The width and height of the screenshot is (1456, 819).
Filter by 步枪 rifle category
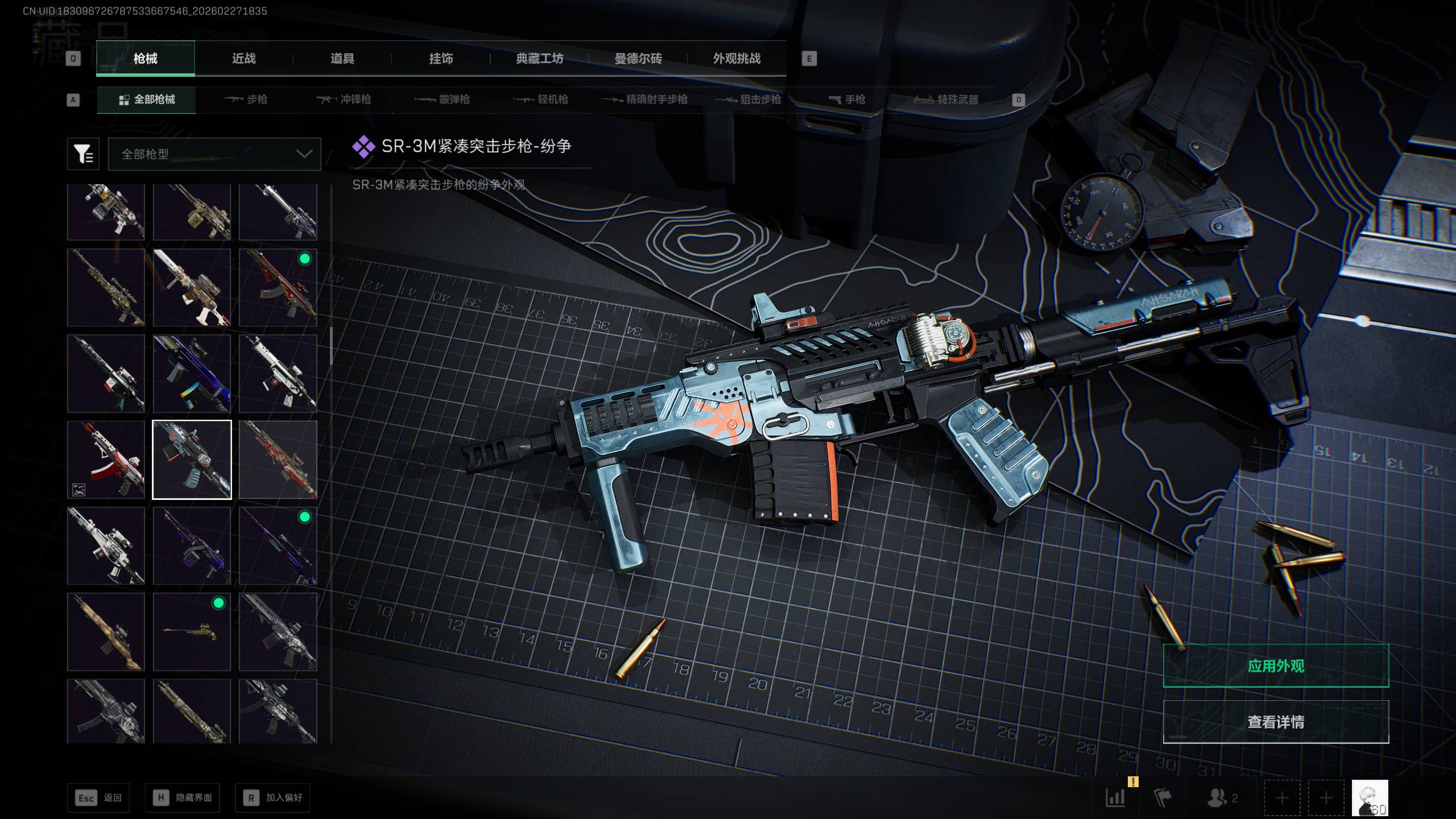(x=246, y=100)
